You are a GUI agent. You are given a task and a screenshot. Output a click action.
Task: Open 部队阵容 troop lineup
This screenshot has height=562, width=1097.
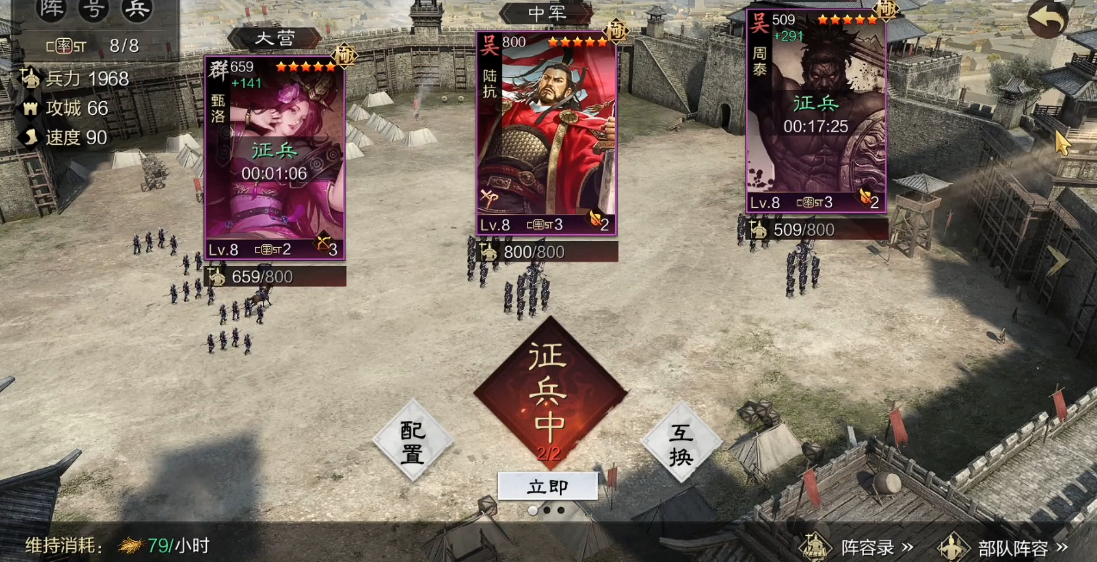point(1005,547)
